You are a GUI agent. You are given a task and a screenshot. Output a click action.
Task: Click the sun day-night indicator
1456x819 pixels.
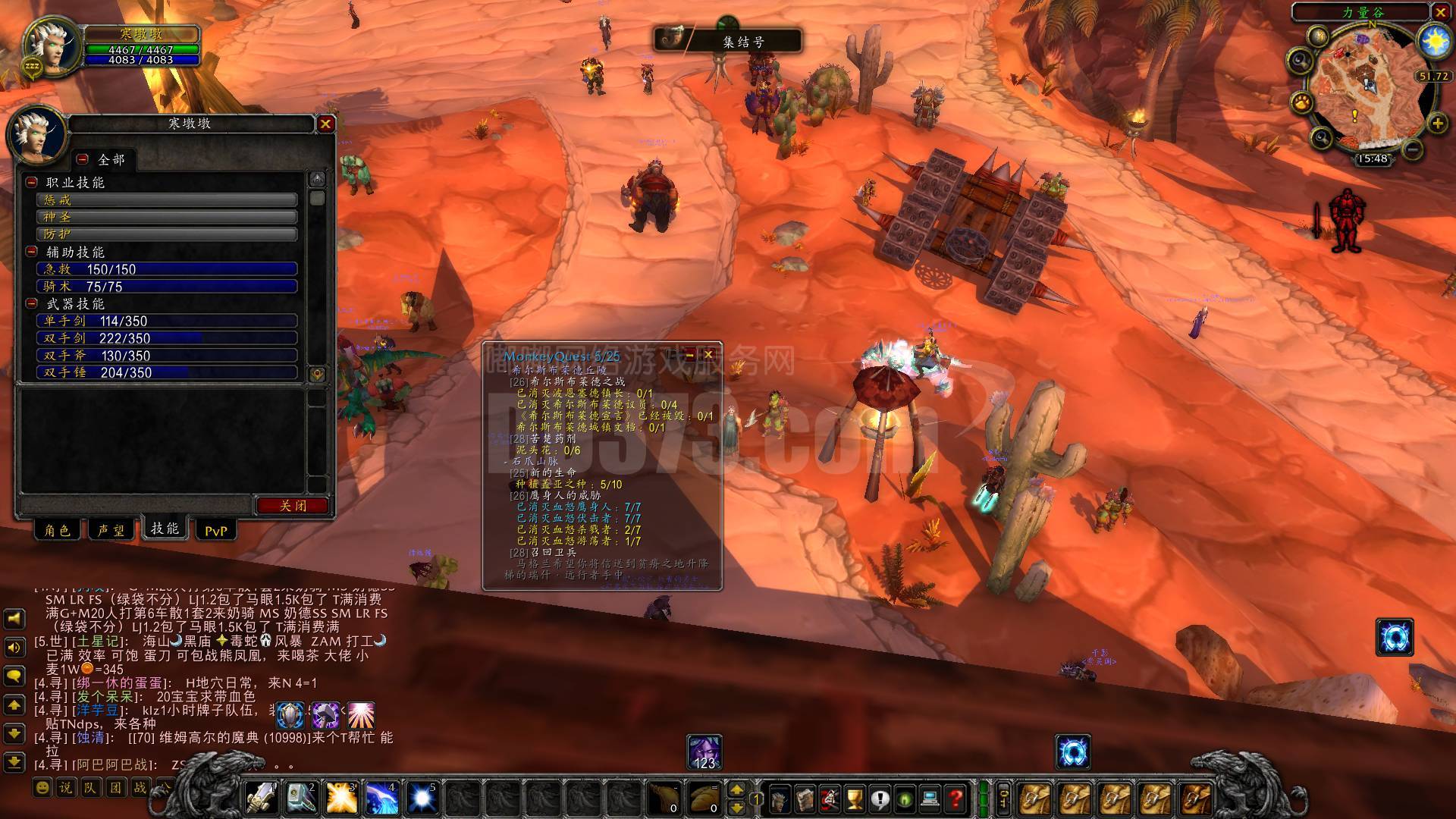point(1434,42)
